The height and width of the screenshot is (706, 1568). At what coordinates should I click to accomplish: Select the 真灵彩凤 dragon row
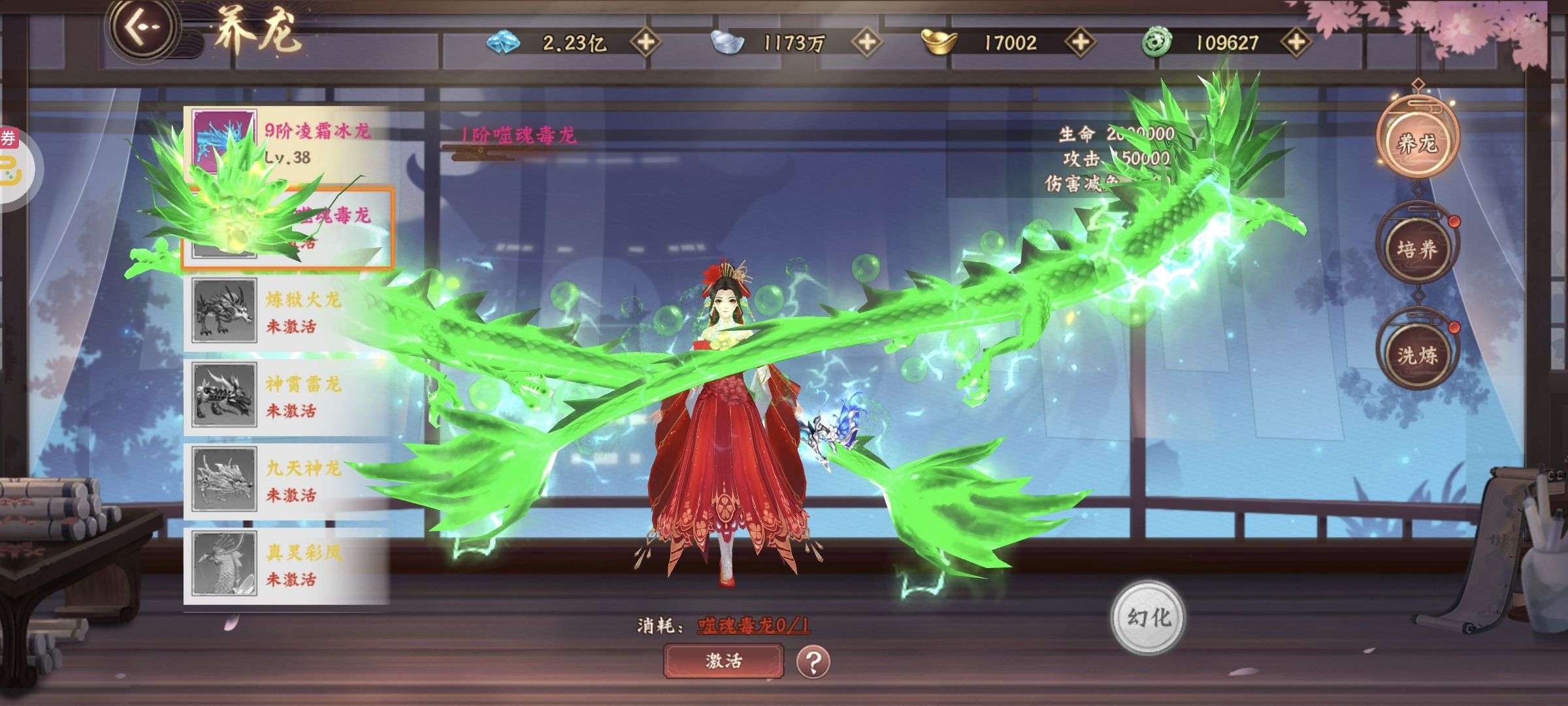click(x=287, y=565)
